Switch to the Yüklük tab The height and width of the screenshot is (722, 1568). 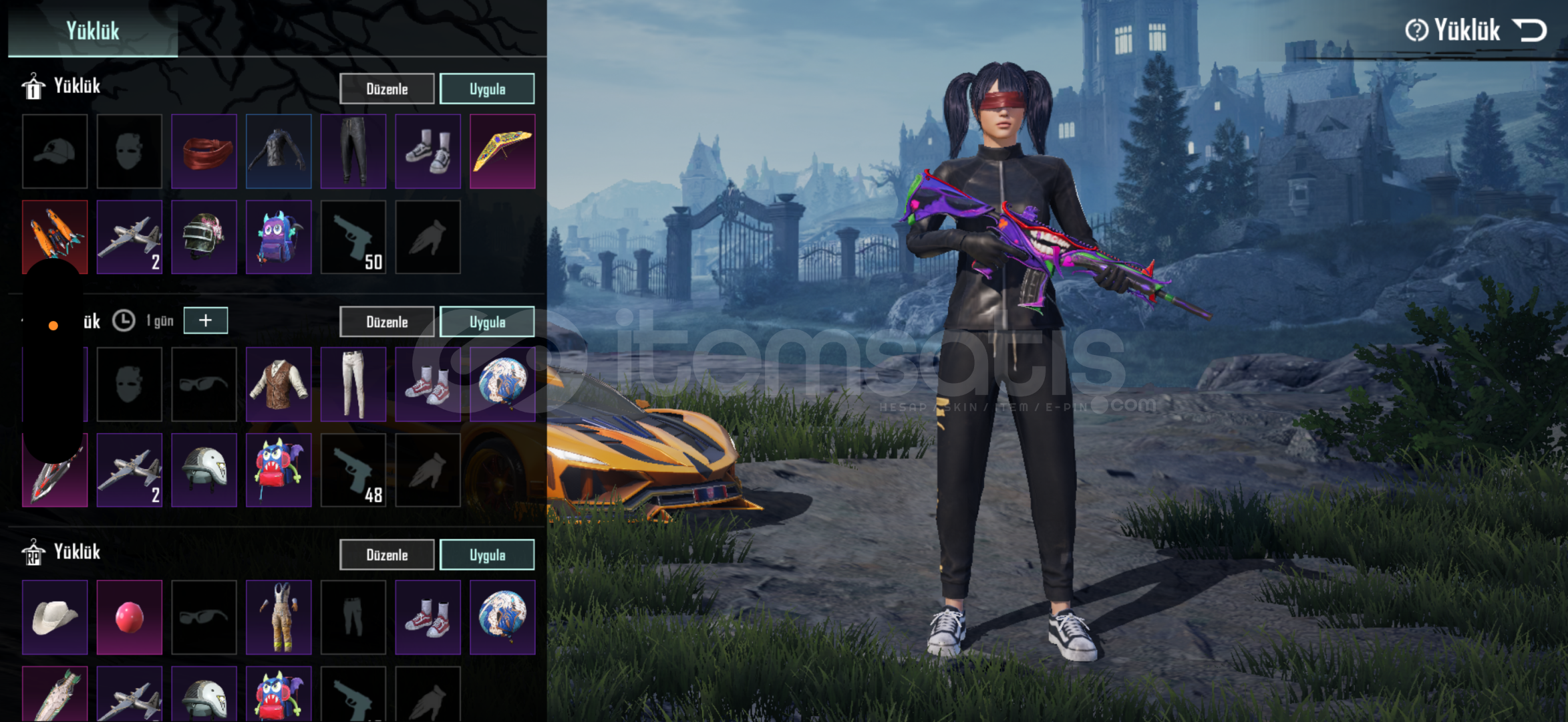[x=93, y=31]
